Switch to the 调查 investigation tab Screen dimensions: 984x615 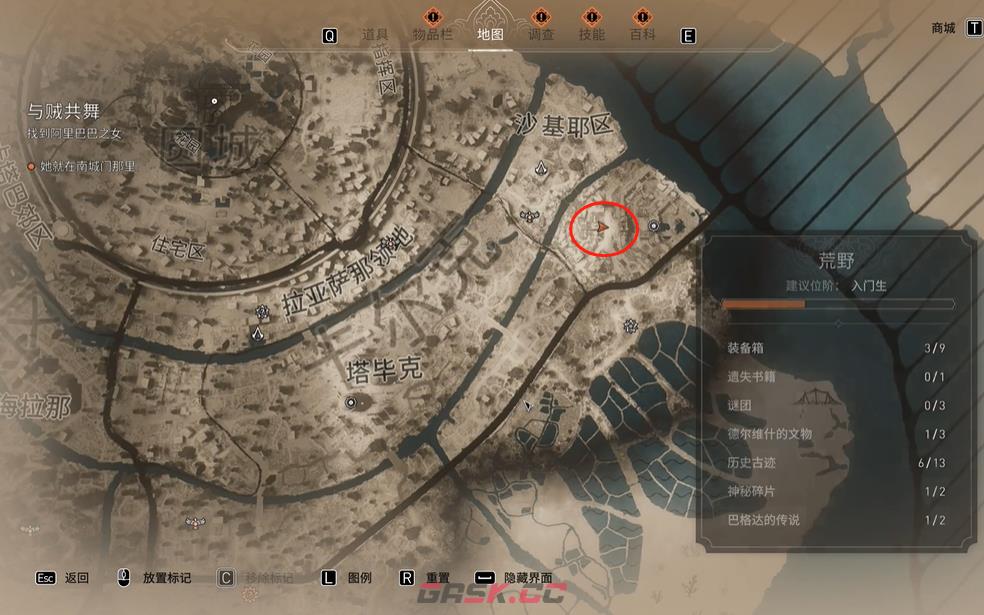[541, 34]
